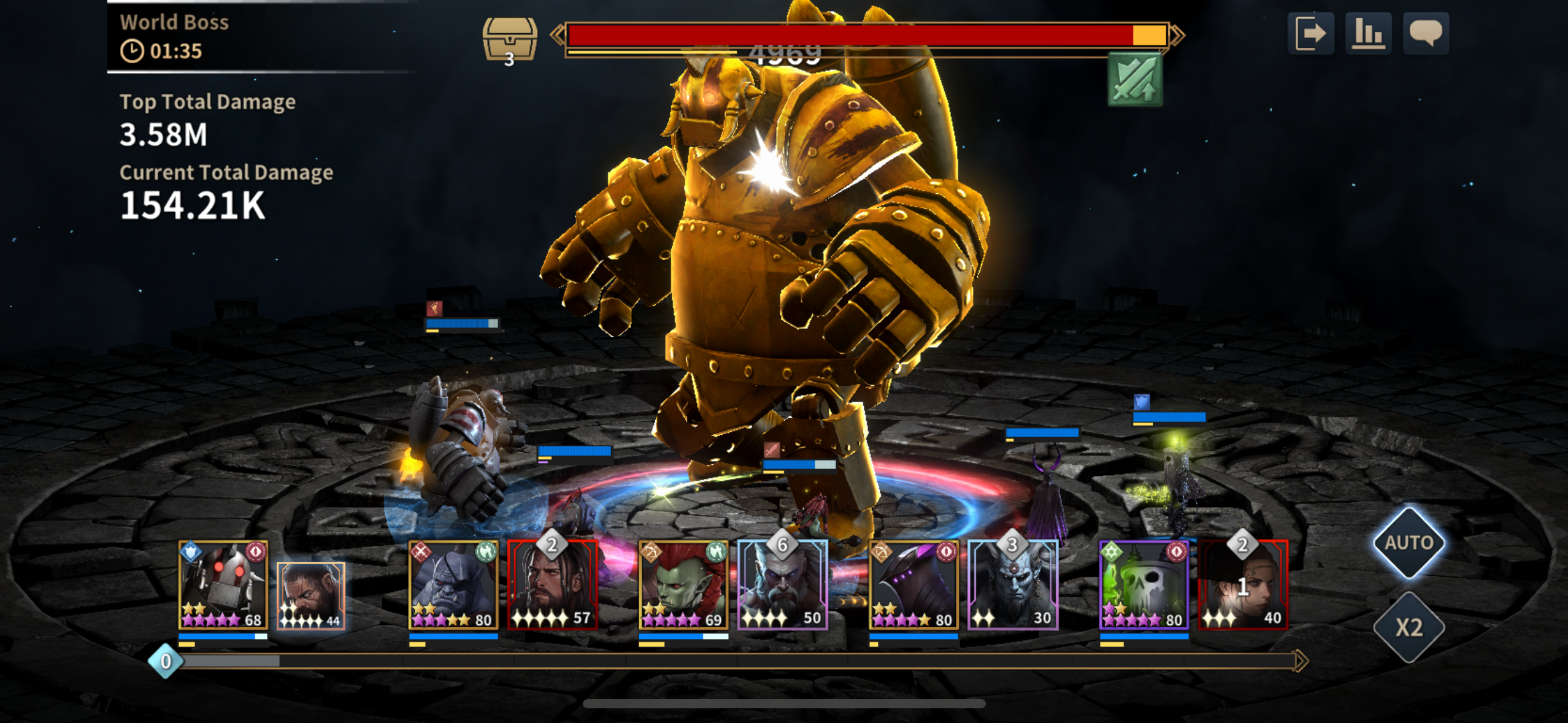Switch the X2 battle speed button
This screenshot has width=1568, height=723.
[x=1409, y=627]
